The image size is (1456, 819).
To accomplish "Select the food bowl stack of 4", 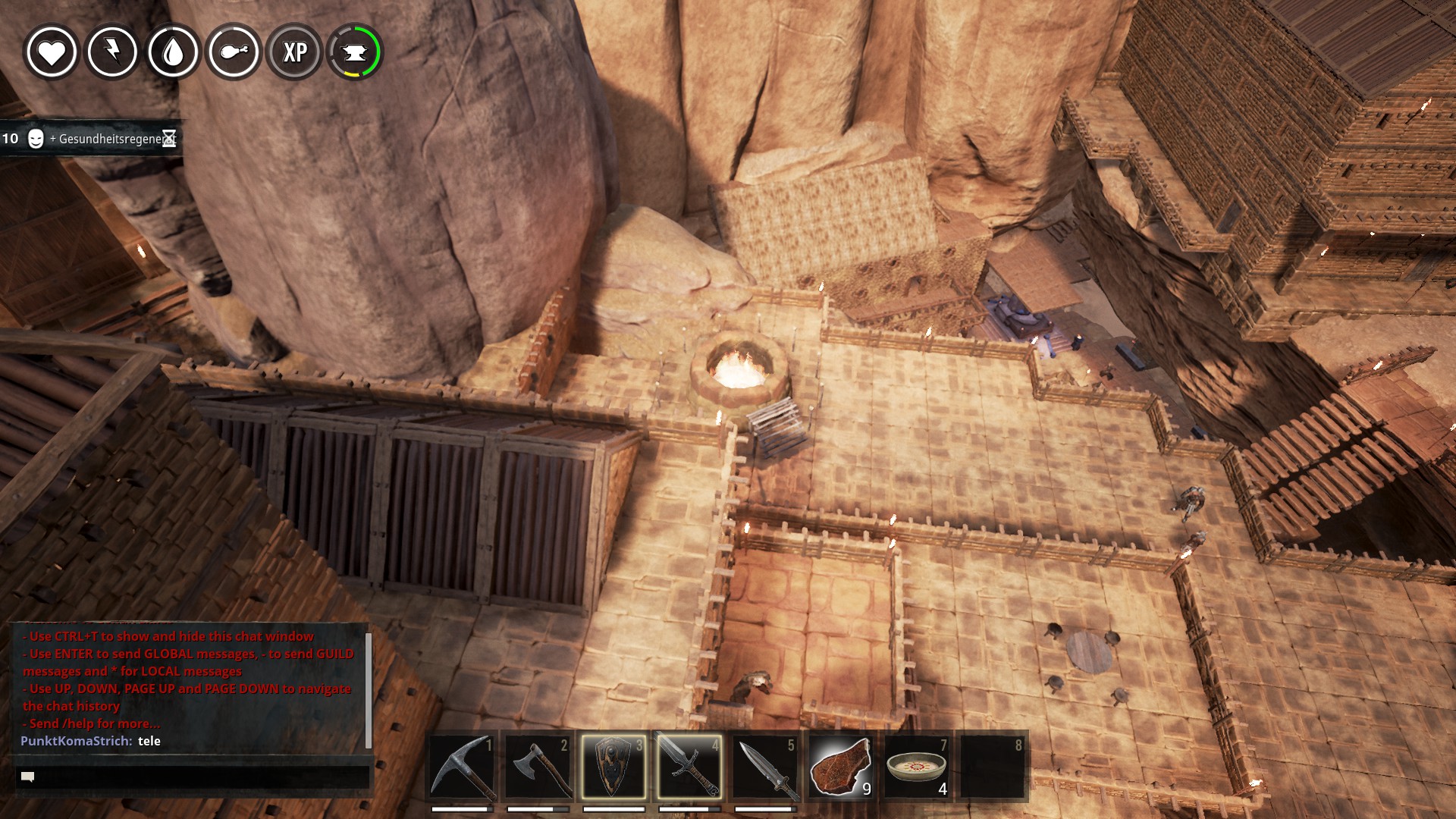I will point(917,767).
